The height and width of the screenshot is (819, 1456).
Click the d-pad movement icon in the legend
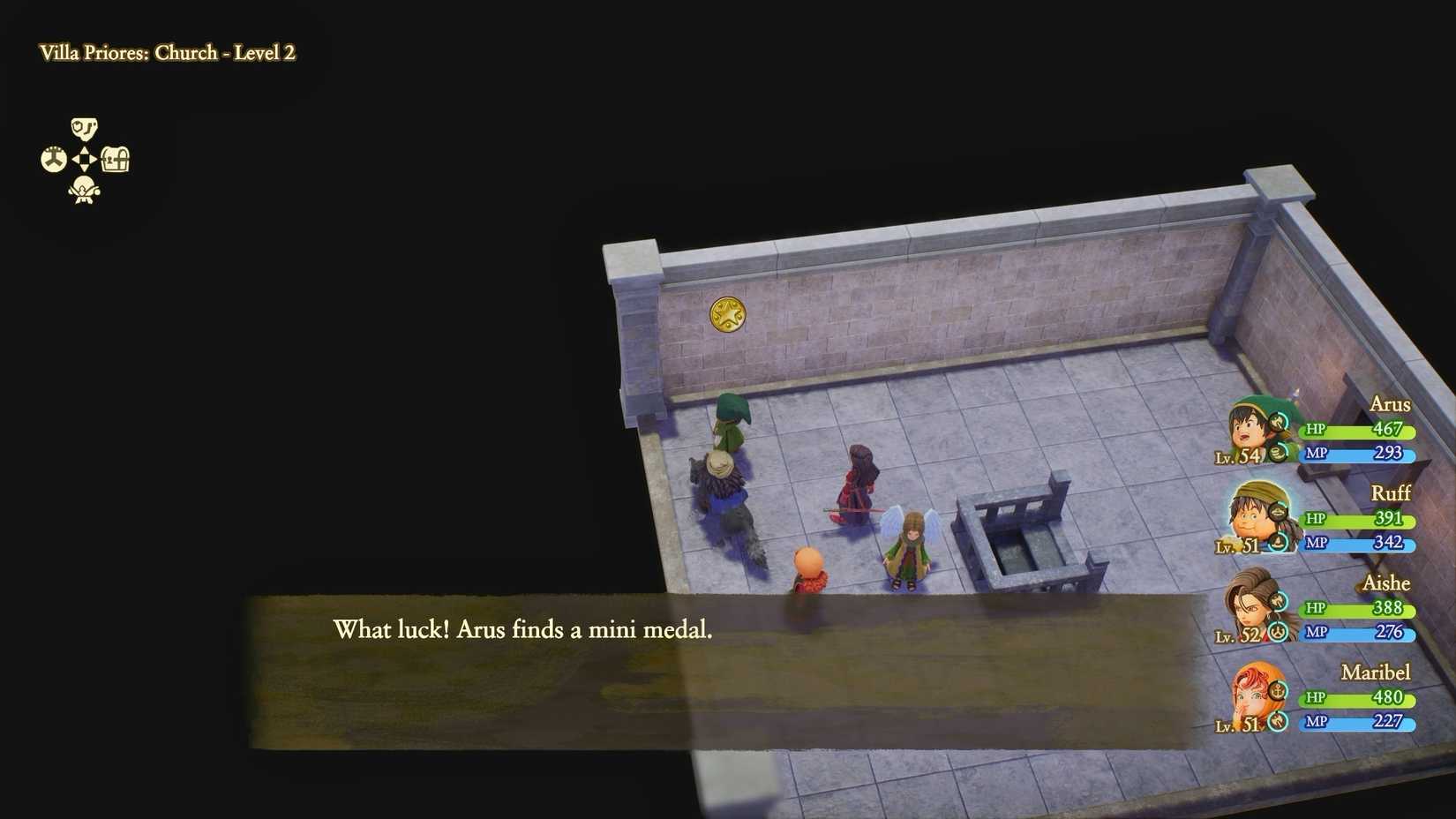coord(84,159)
